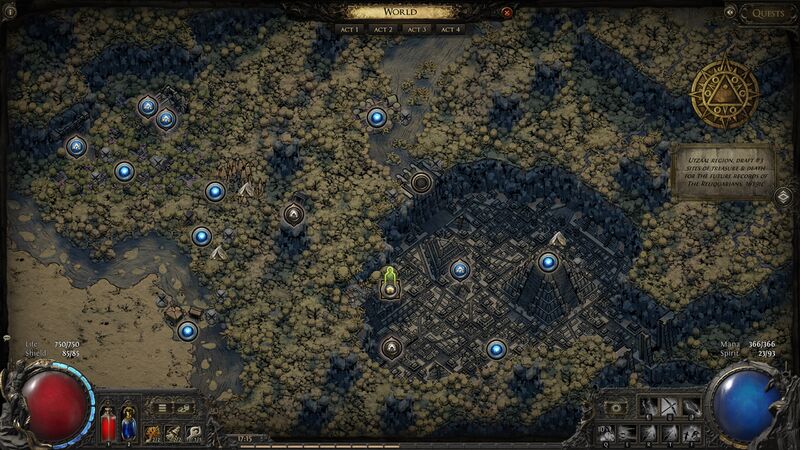Image resolution: width=800 pixels, height=450 pixels.
Task: Open the Quests panel
Action: (x=768, y=13)
